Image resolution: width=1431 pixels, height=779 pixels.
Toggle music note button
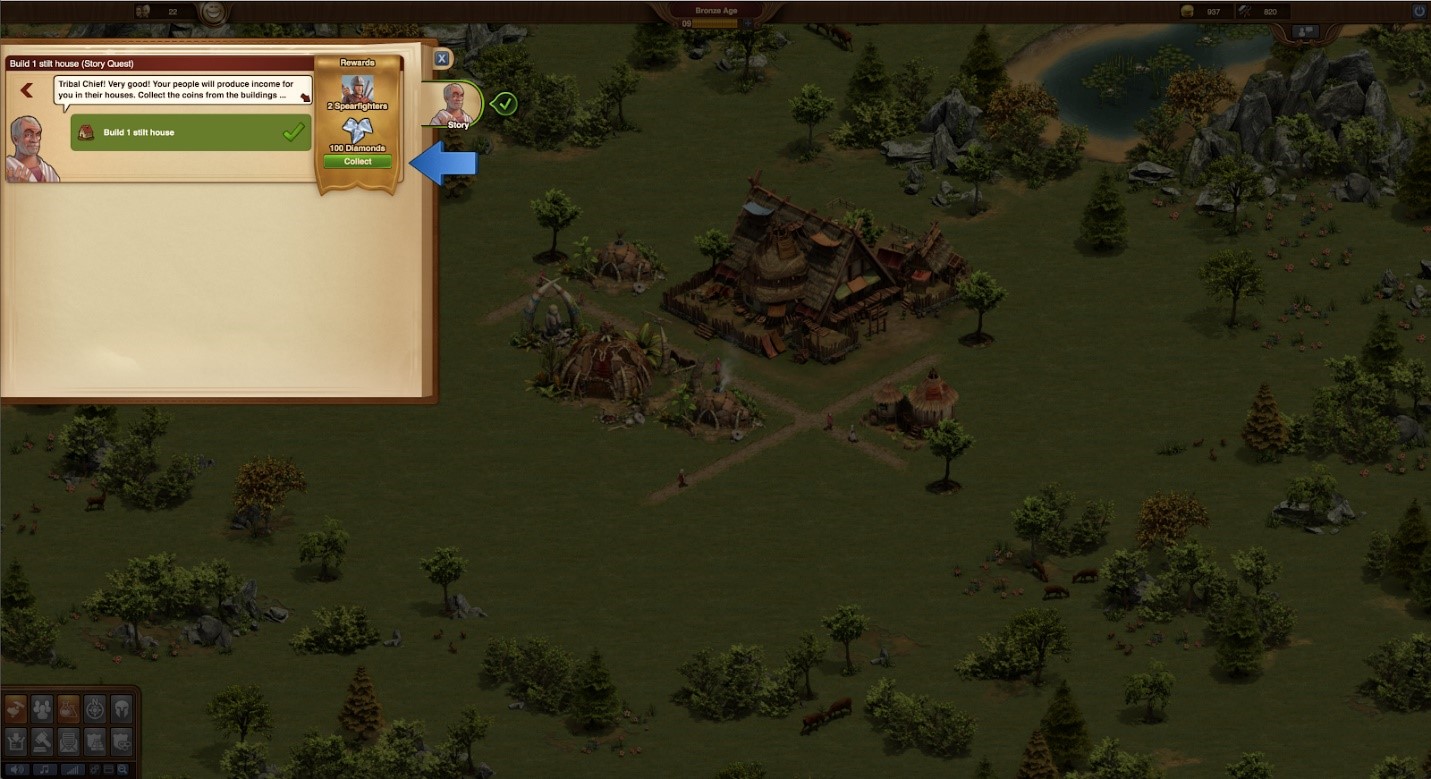click(43, 770)
